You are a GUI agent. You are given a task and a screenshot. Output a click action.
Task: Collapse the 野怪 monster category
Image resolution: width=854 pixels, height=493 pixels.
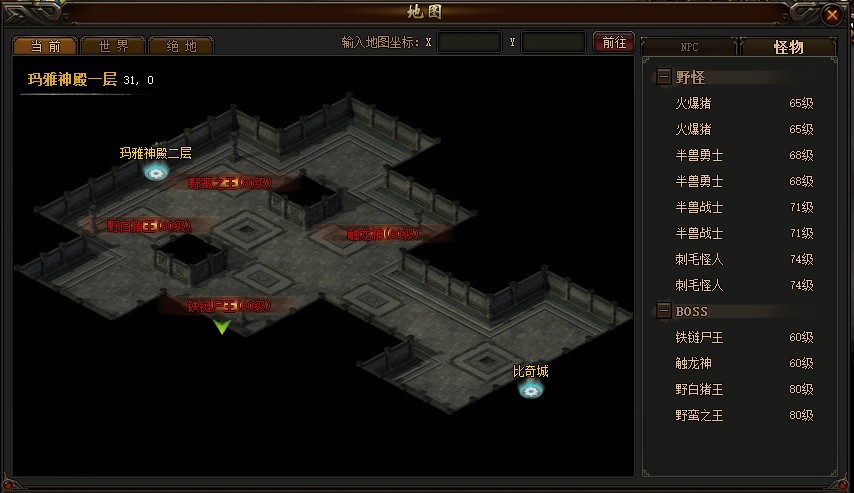click(x=664, y=77)
